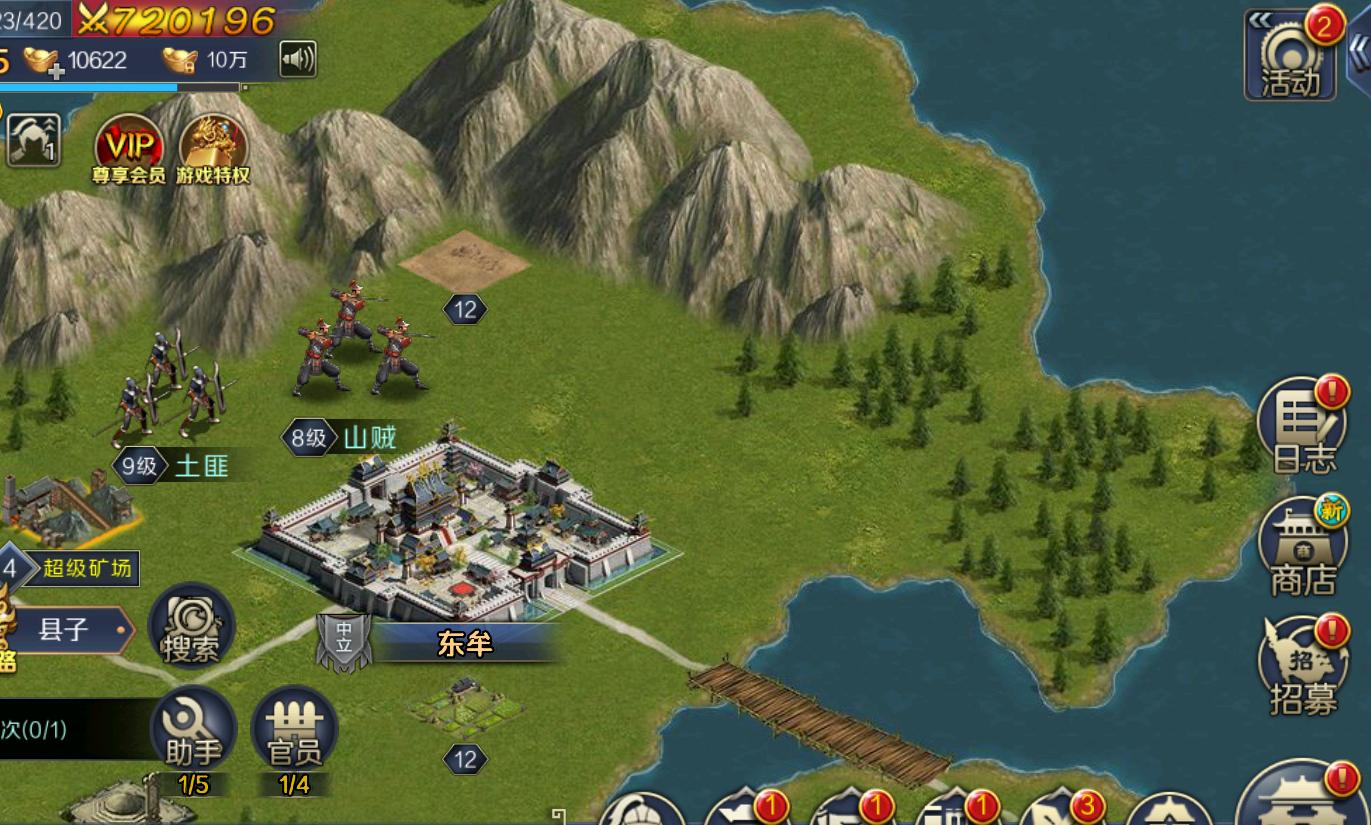This screenshot has width=1371, height=825.
Task: Click the helmet general icon
Action: [33, 140]
